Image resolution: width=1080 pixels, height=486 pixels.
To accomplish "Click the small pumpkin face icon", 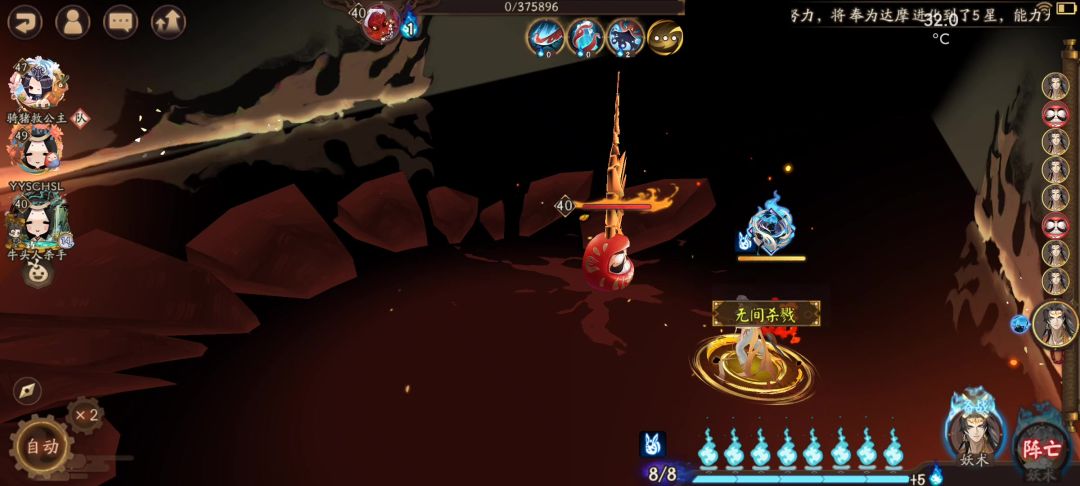I will (37, 272).
